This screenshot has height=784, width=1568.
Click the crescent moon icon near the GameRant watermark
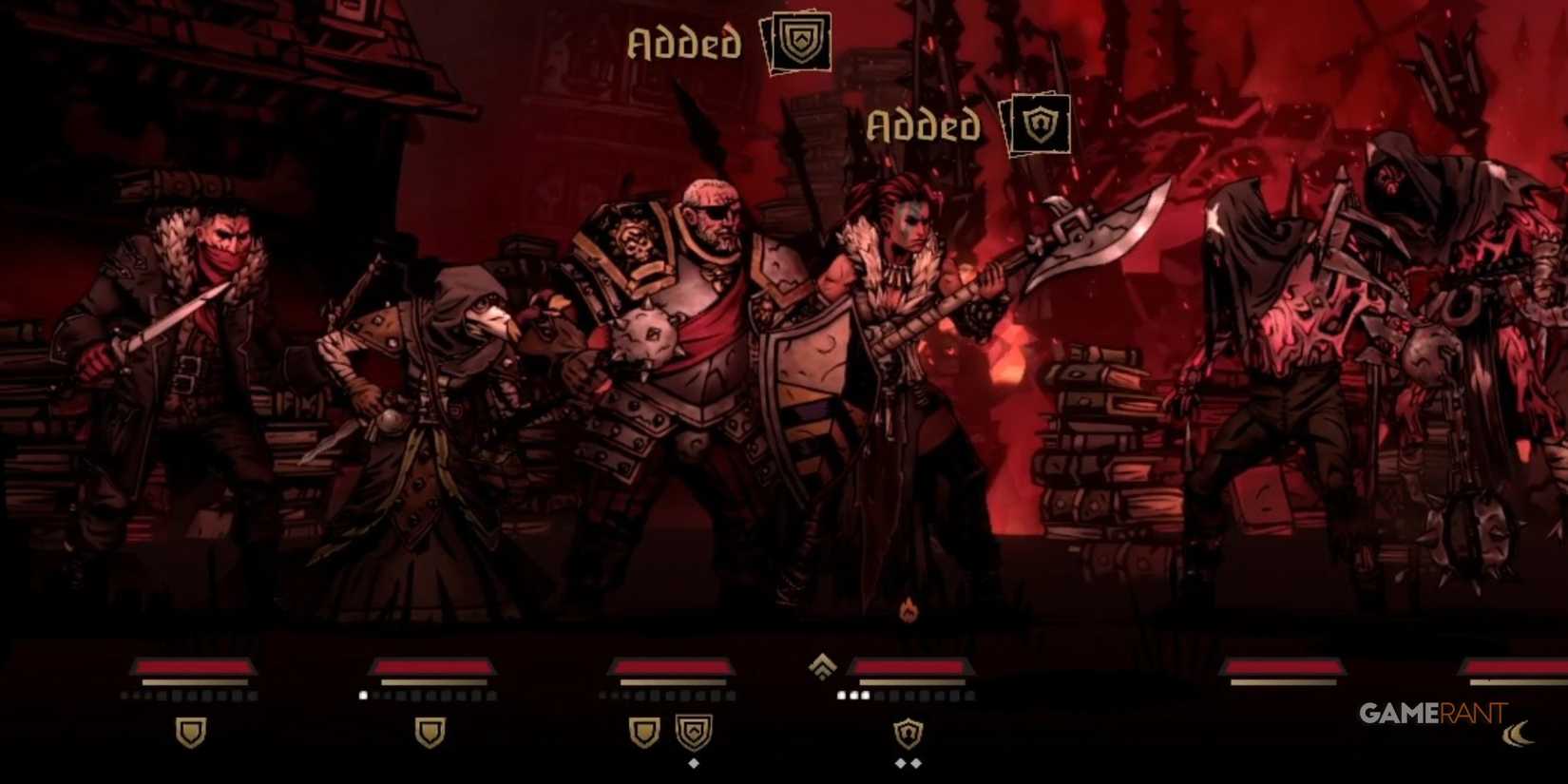click(x=1519, y=736)
